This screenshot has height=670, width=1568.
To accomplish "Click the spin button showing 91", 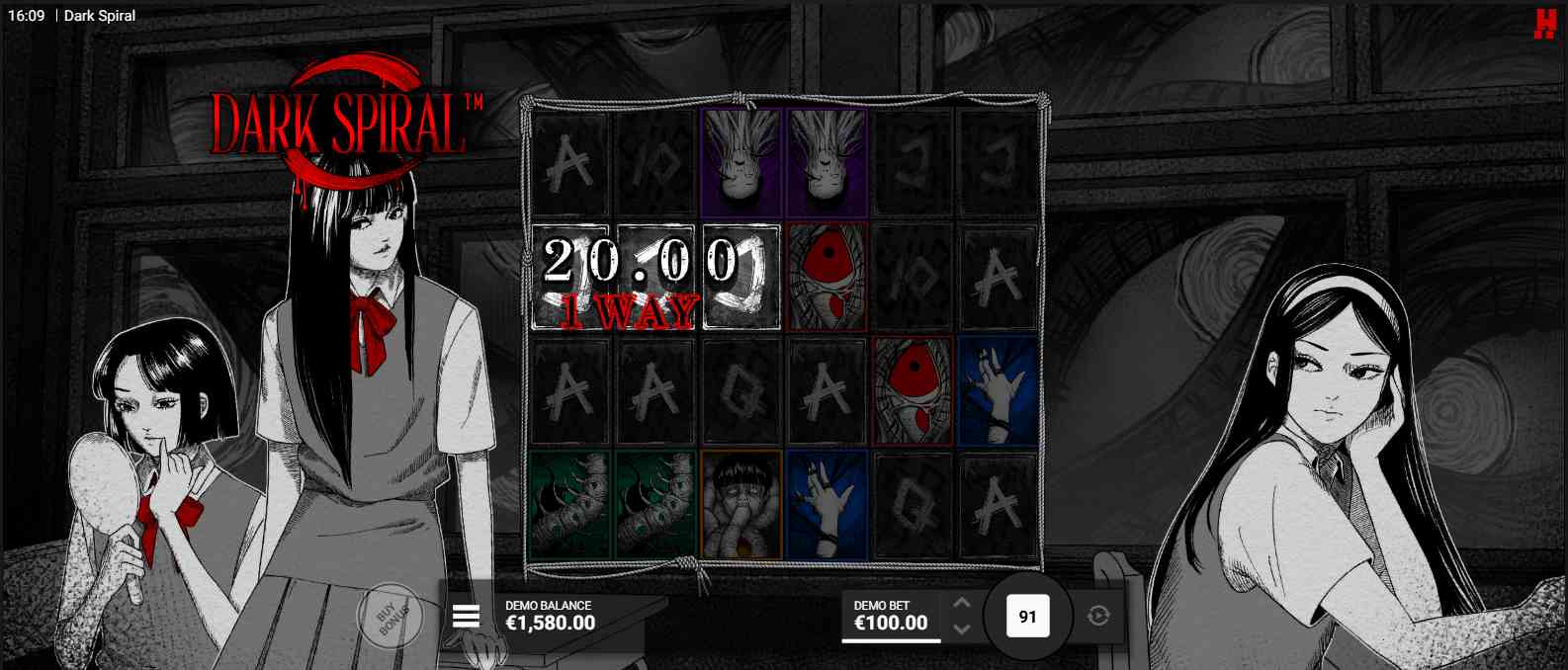I will pyautogui.click(x=1027, y=617).
